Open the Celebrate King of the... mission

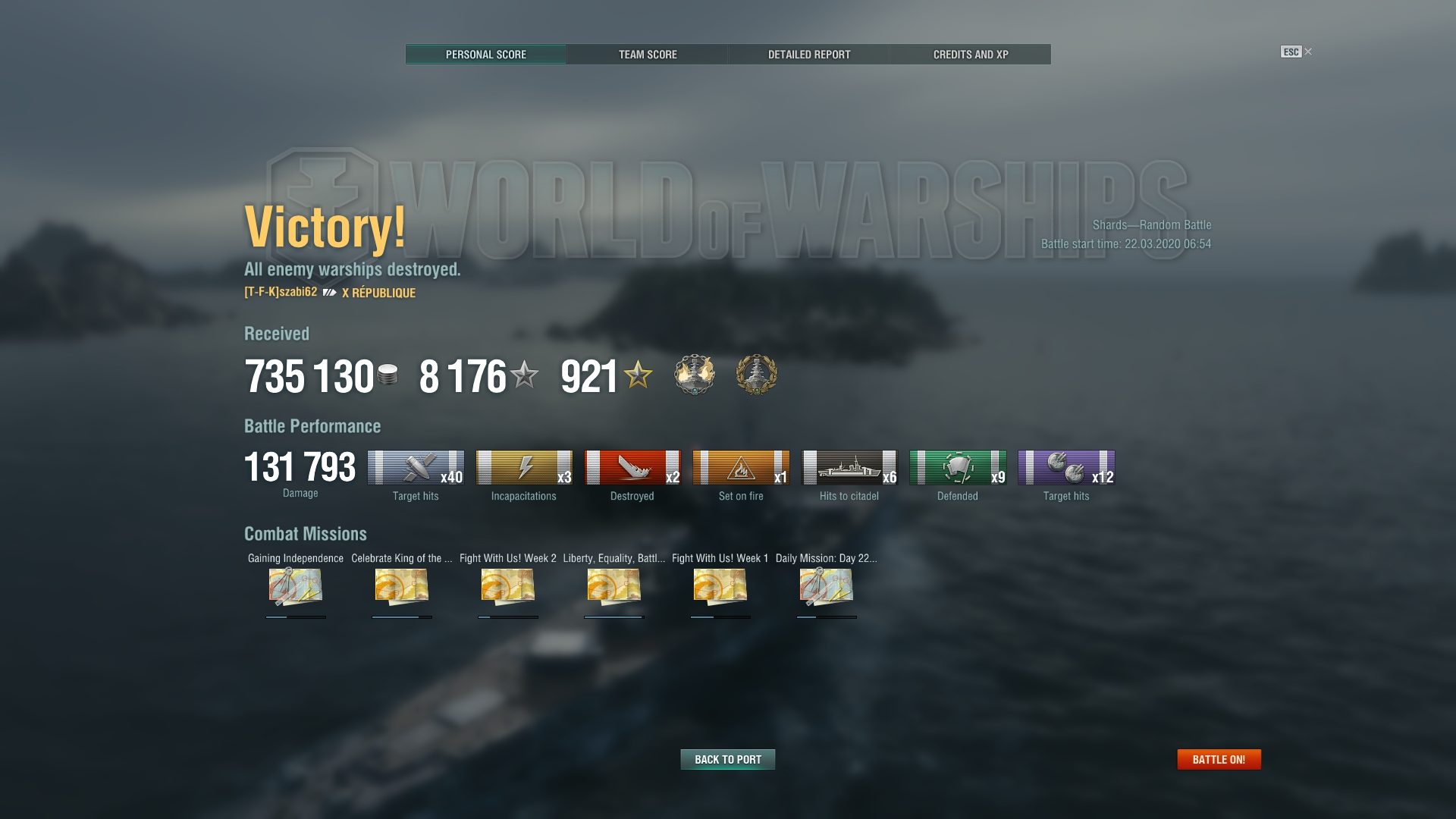click(x=401, y=586)
